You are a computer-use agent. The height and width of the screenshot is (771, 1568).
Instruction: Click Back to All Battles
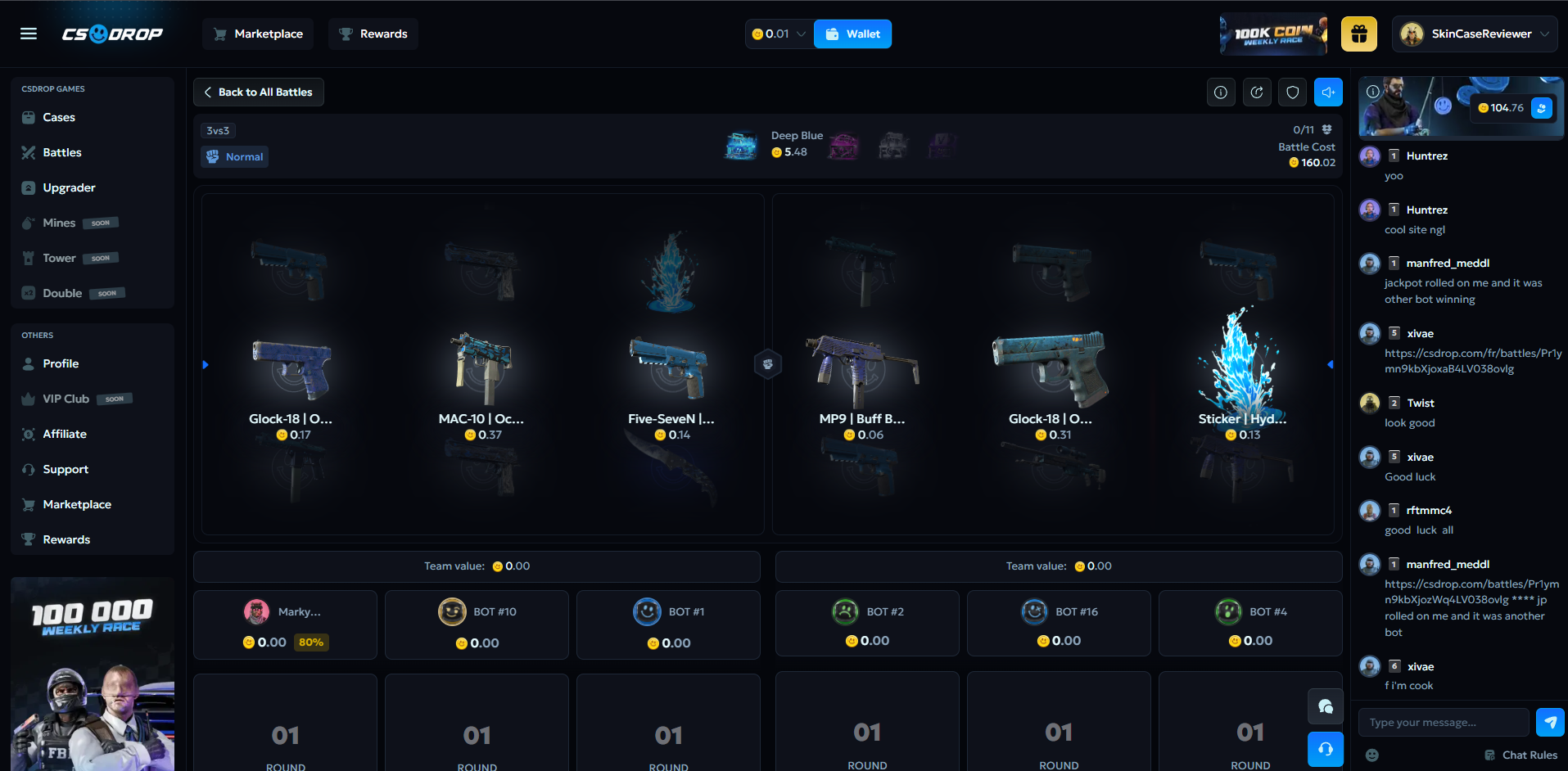pos(258,92)
